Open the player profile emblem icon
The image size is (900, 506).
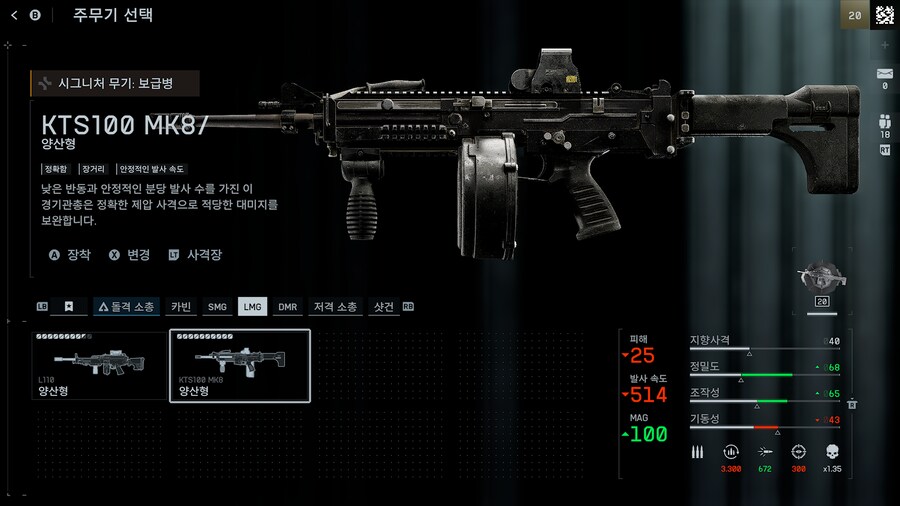(884, 15)
